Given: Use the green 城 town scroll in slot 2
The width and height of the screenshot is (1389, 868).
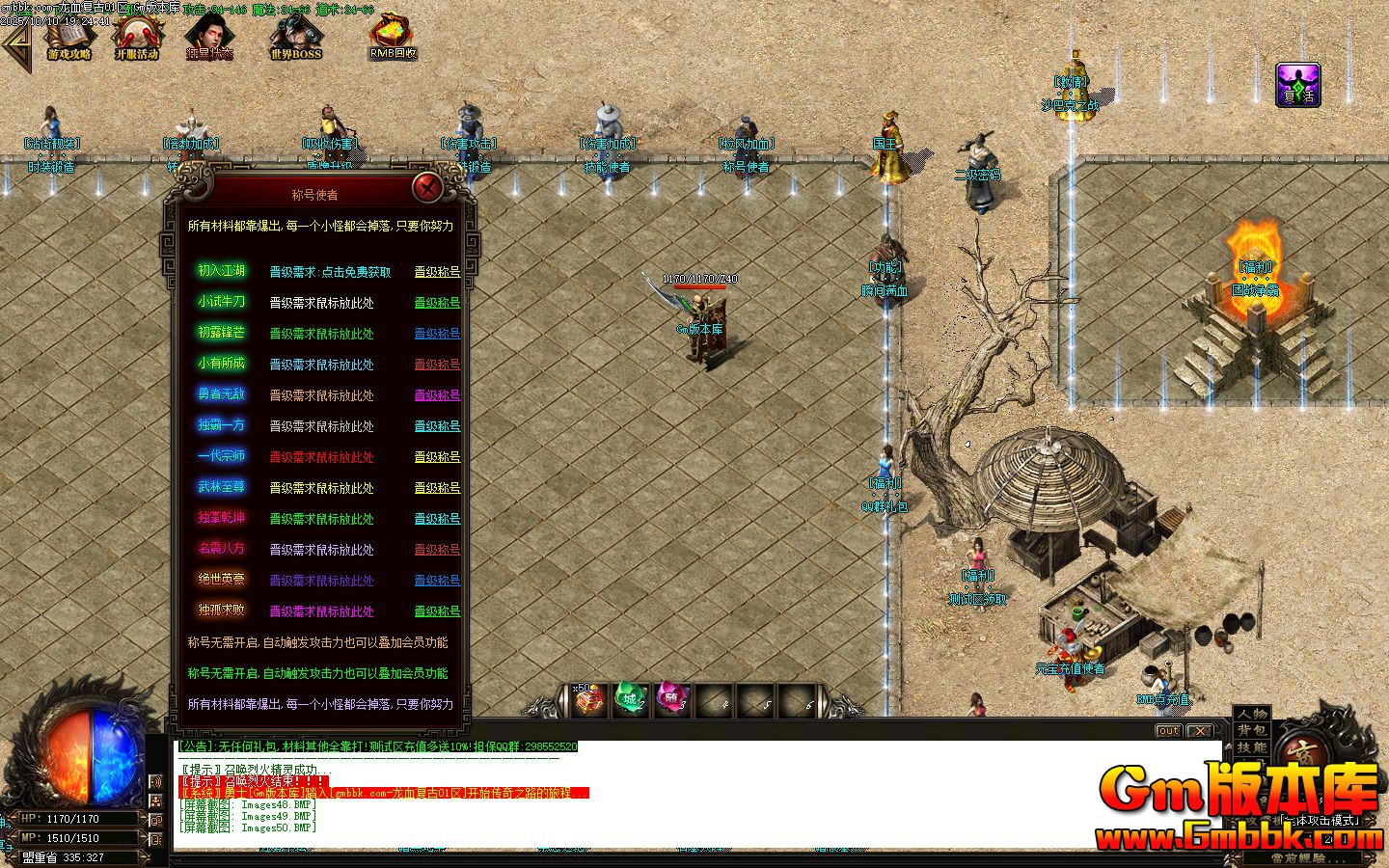Looking at the screenshot, I should pos(632,700).
